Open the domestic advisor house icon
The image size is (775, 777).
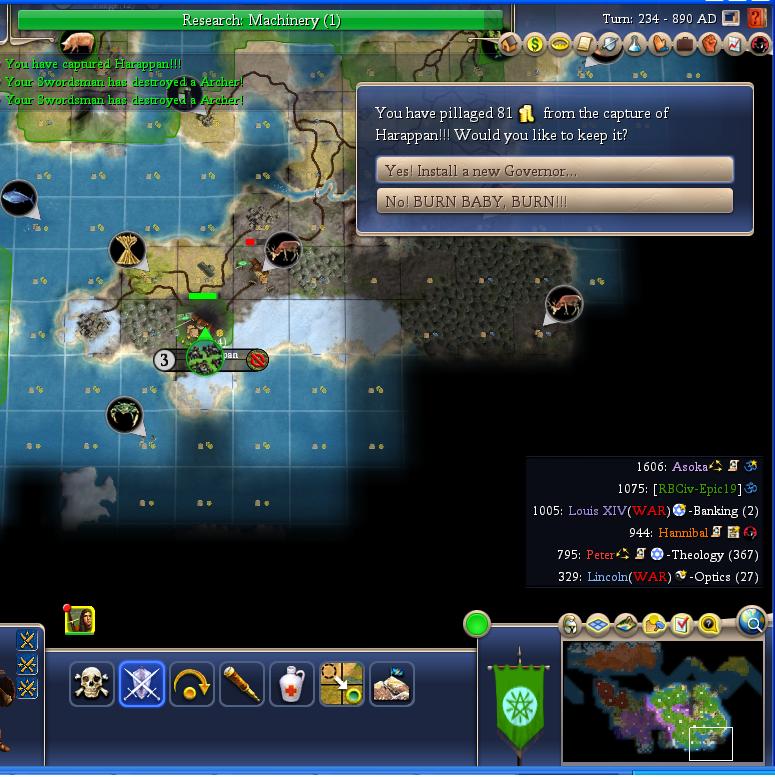click(x=509, y=44)
